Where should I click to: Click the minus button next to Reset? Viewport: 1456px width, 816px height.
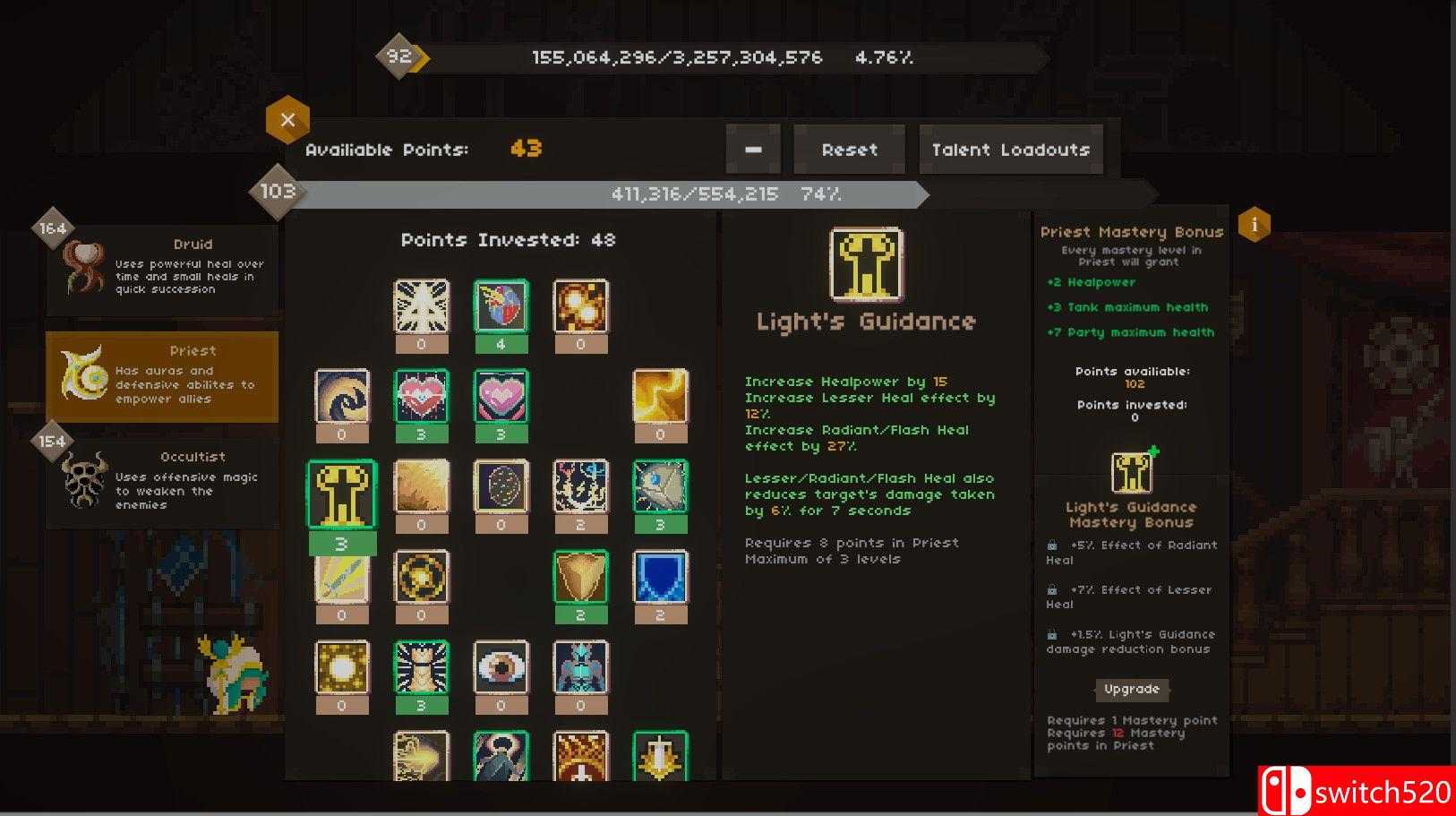pos(752,149)
